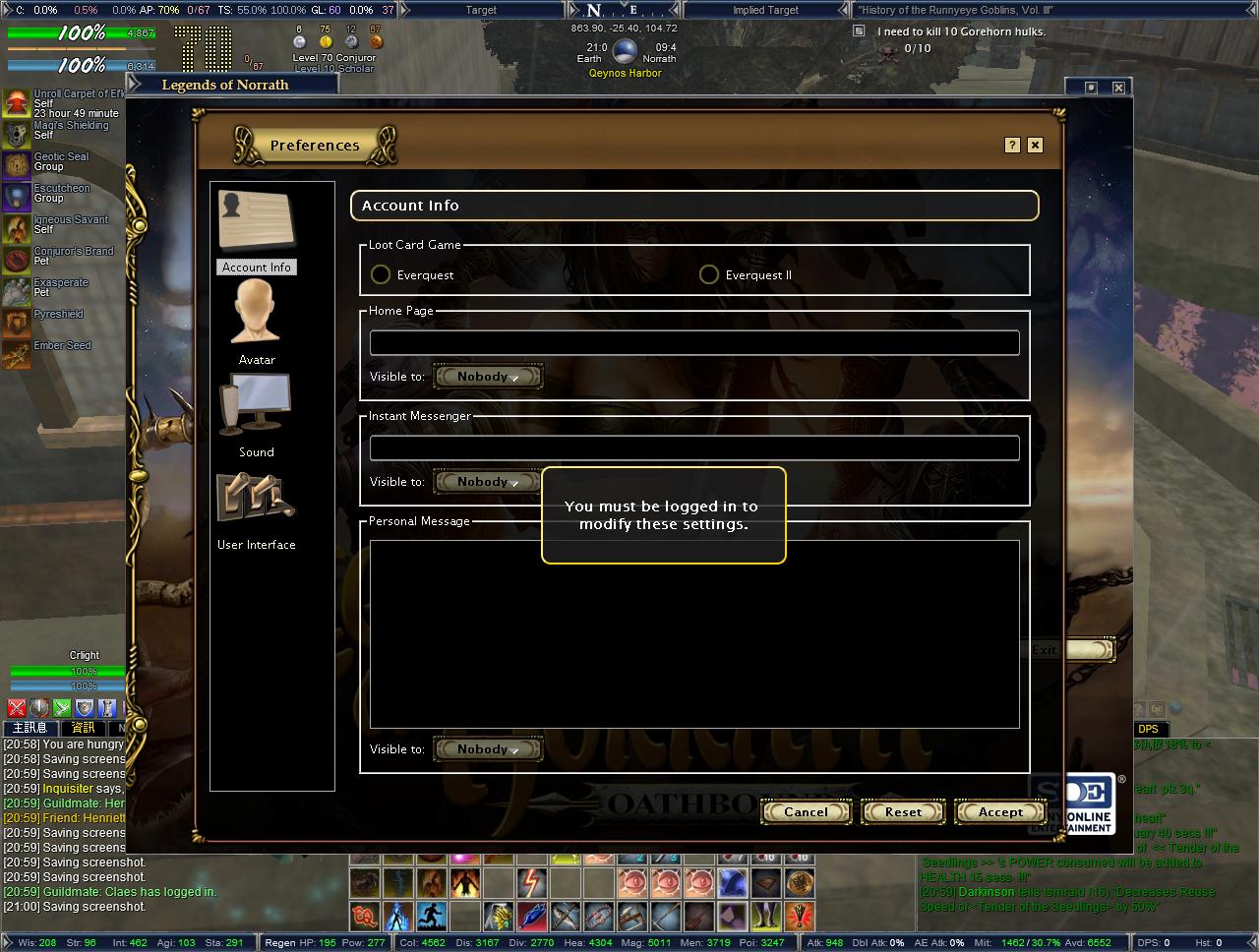This screenshot has width=1259, height=952.
Task: Switch to the 資訊 chat tab
Action: [84, 728]
